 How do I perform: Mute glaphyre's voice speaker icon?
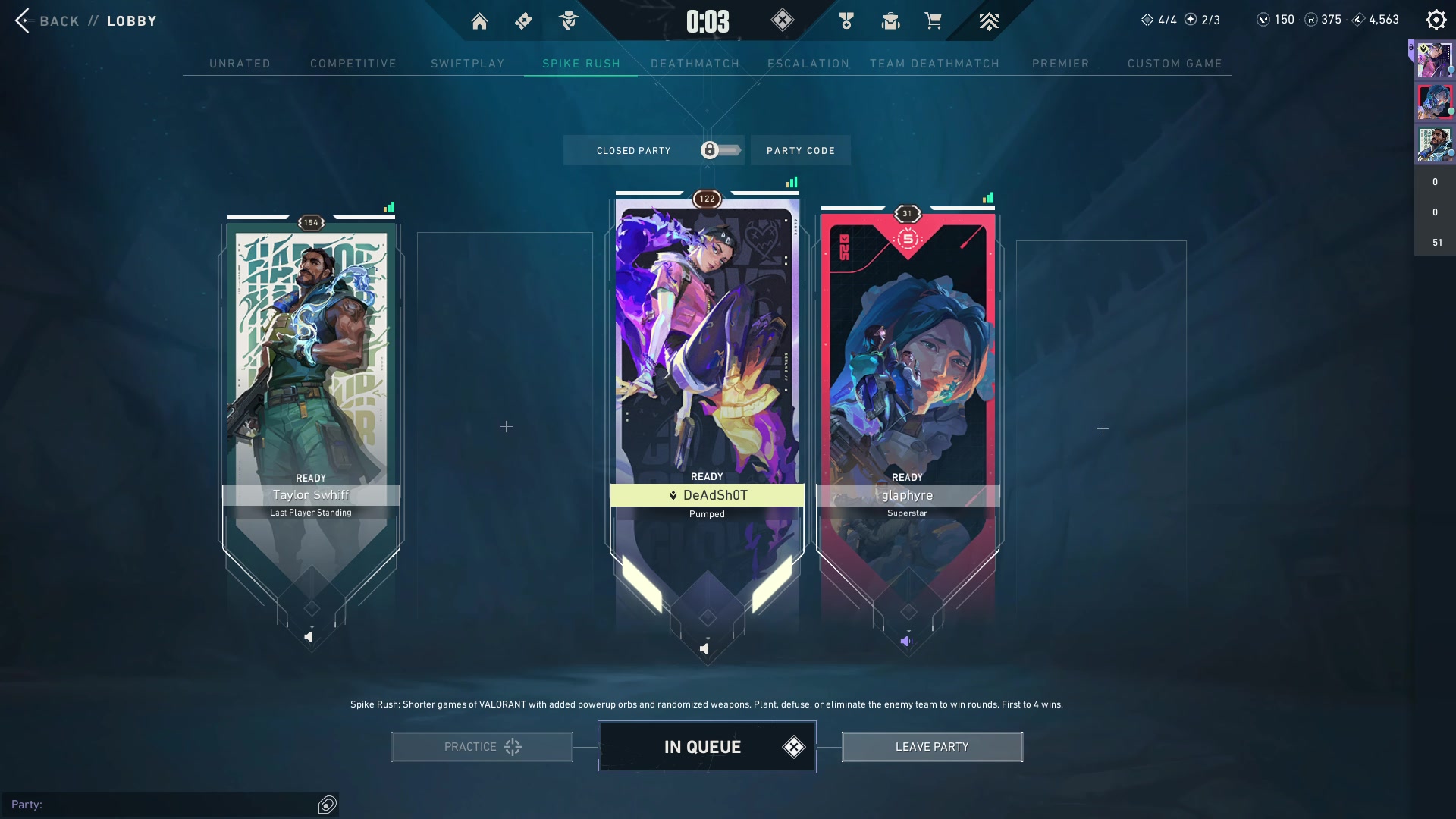[906, 642]
